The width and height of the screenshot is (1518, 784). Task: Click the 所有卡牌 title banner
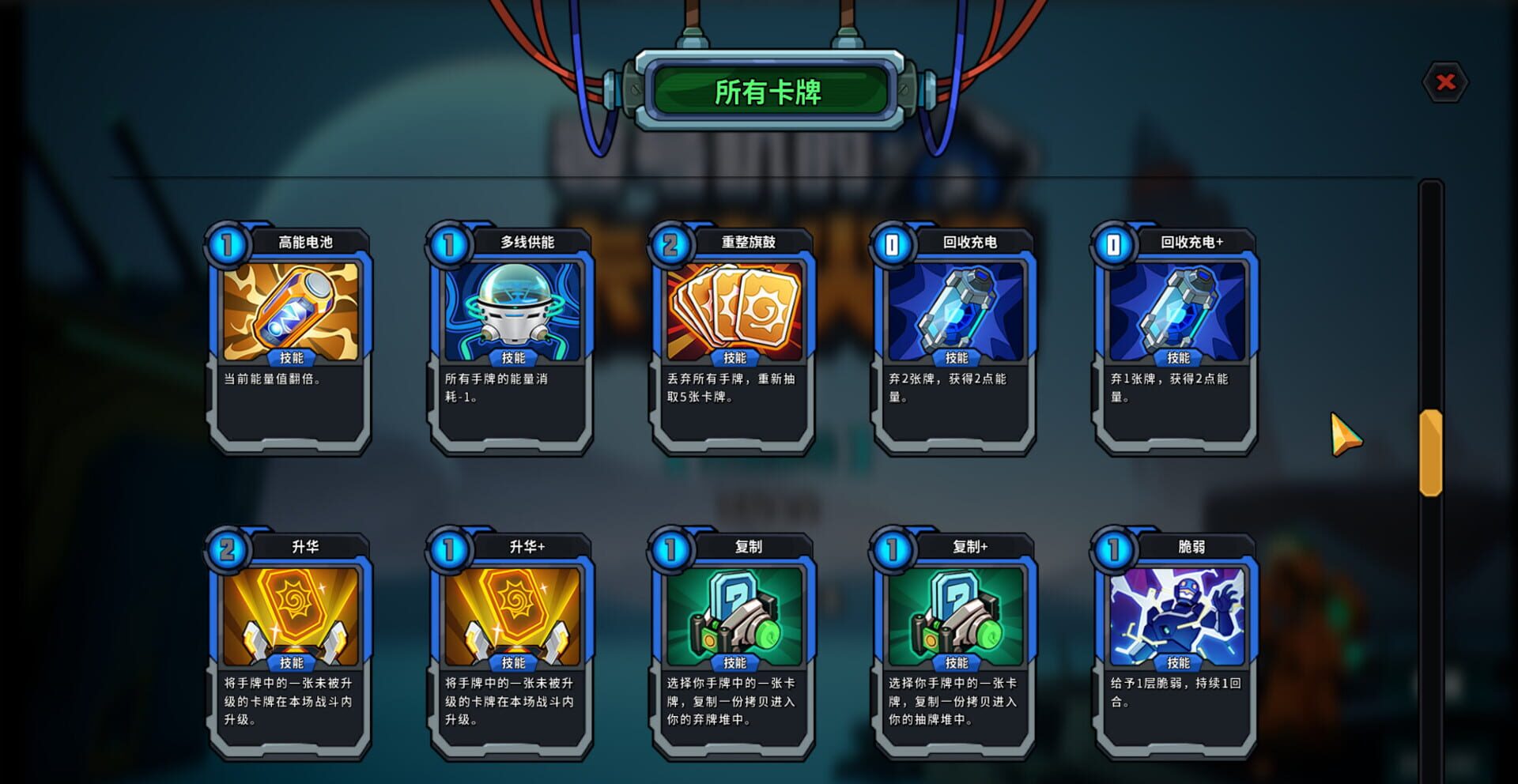771,91
